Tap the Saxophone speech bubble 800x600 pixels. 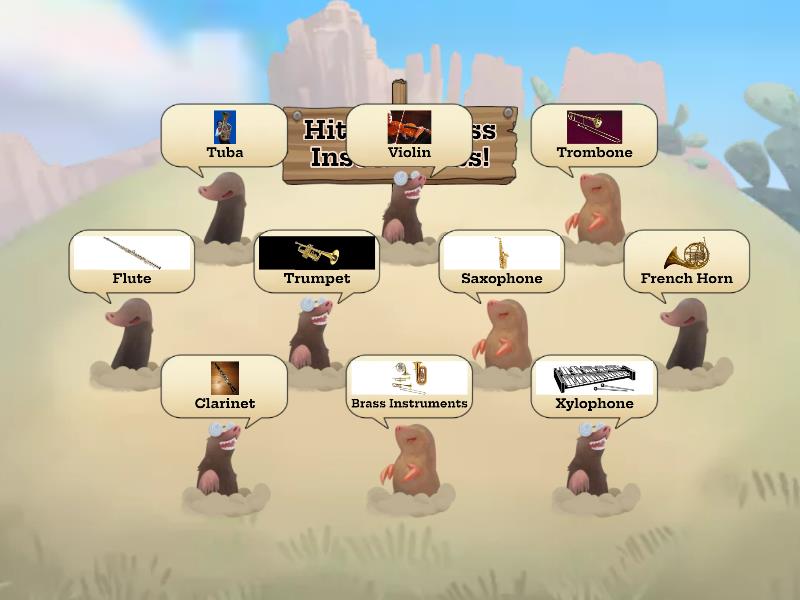(x=501, y=262)
